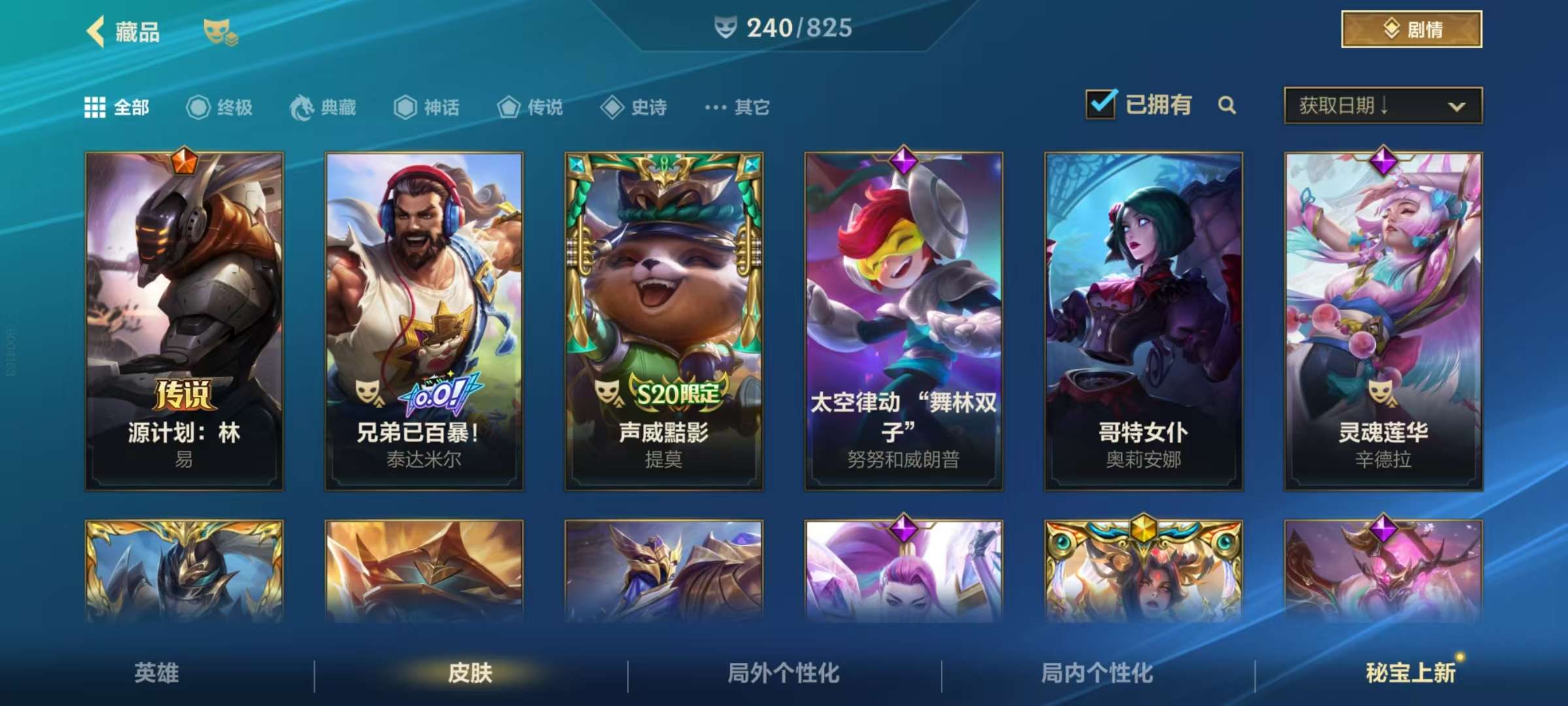
Task: Click the 剧情 button
Action: pos(1410,29)
